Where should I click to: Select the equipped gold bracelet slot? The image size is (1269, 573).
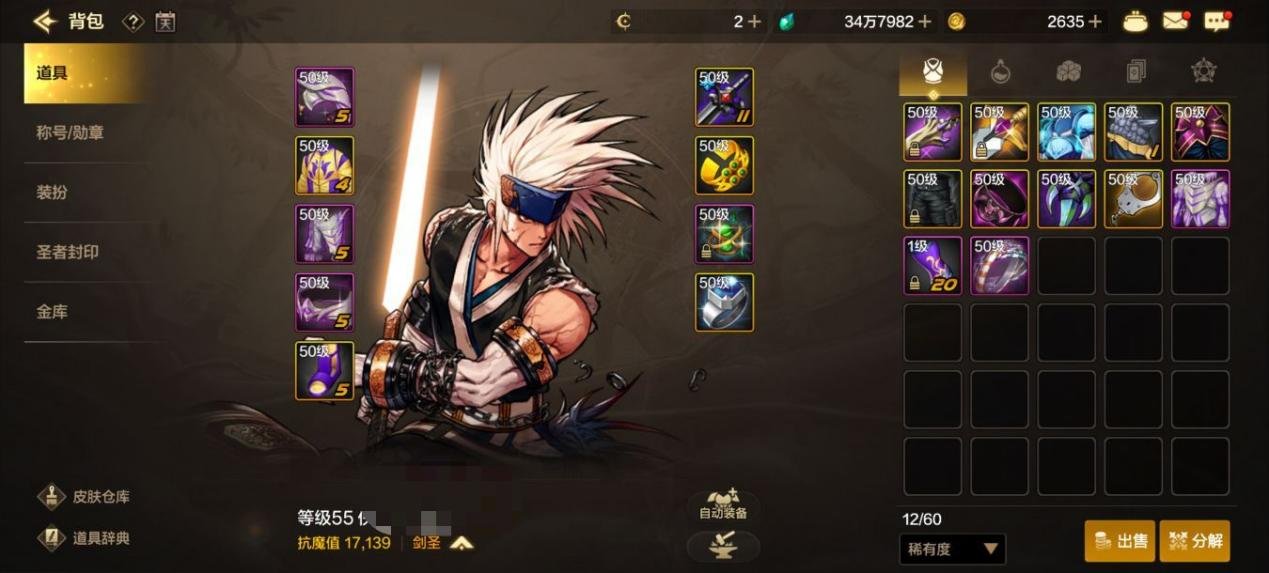tap(724, 165)
